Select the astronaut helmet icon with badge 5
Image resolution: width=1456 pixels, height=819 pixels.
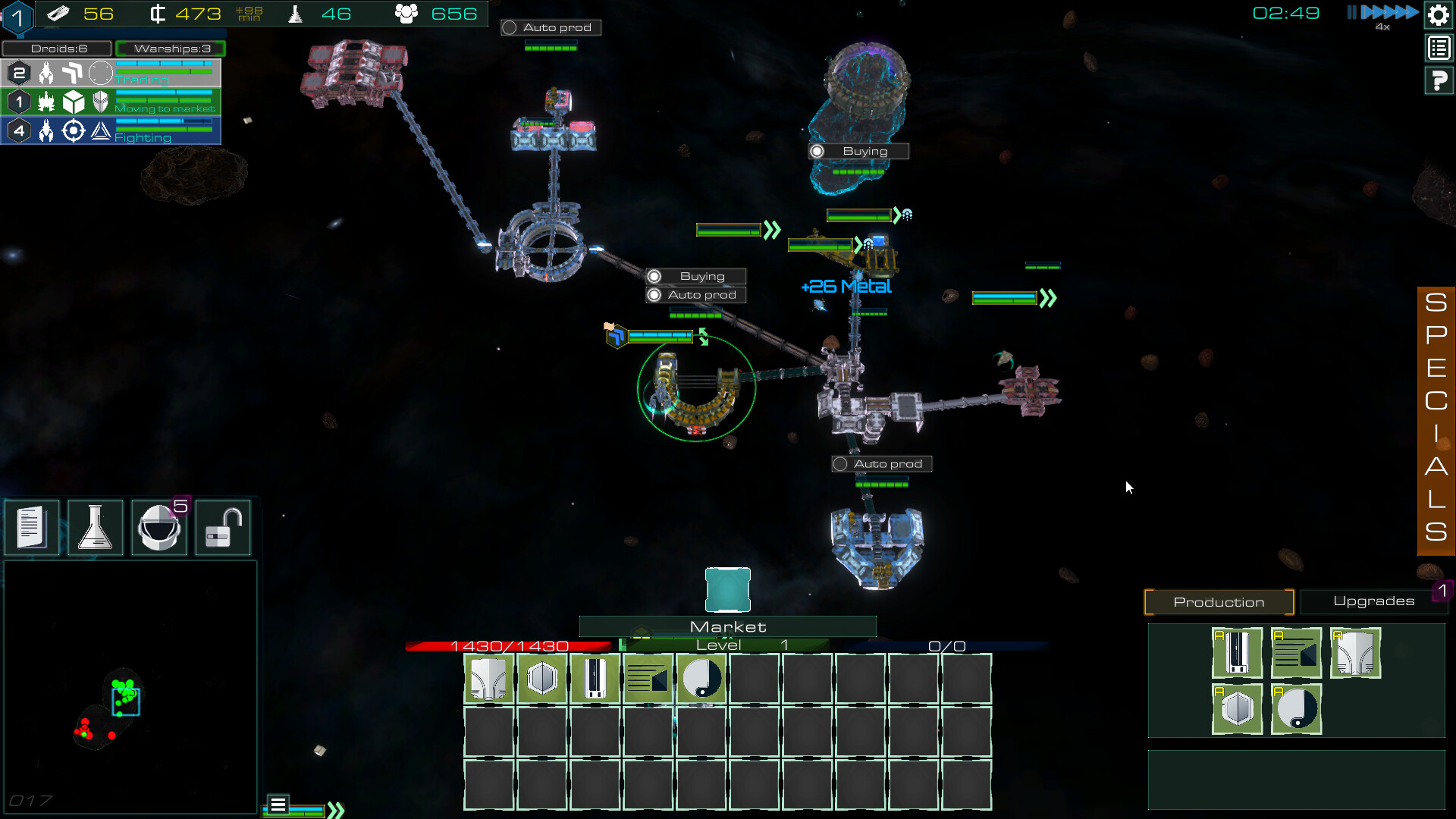pyautogui.click(x=158, y=527)
